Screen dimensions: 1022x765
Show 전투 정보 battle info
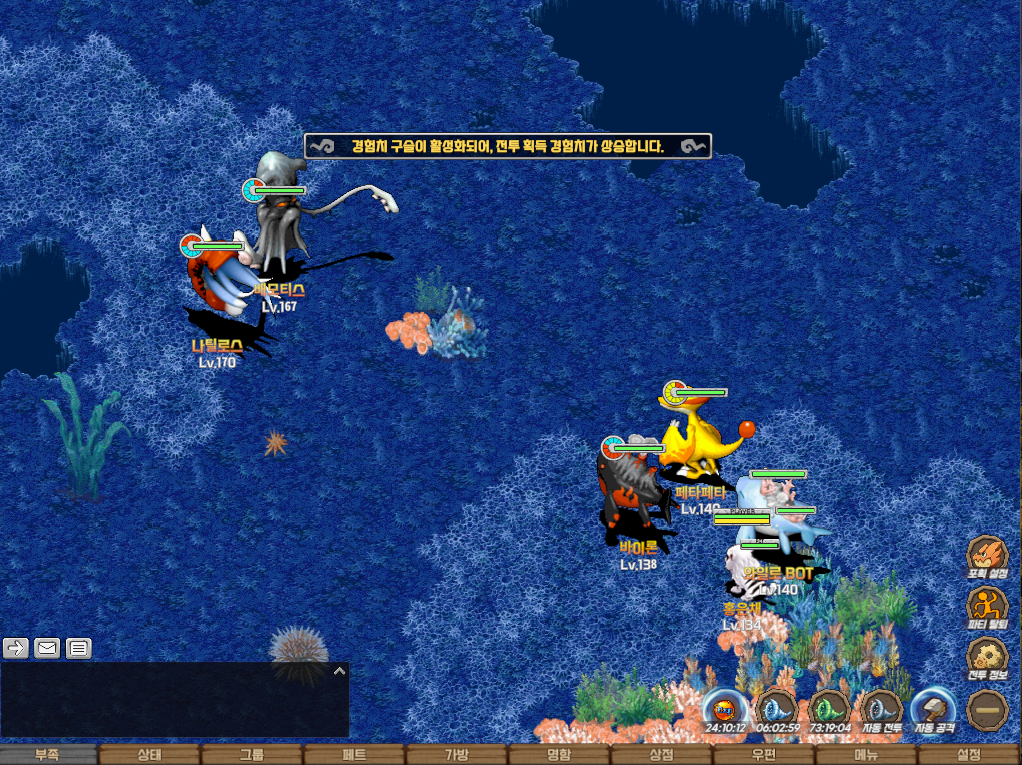[986, 657]
